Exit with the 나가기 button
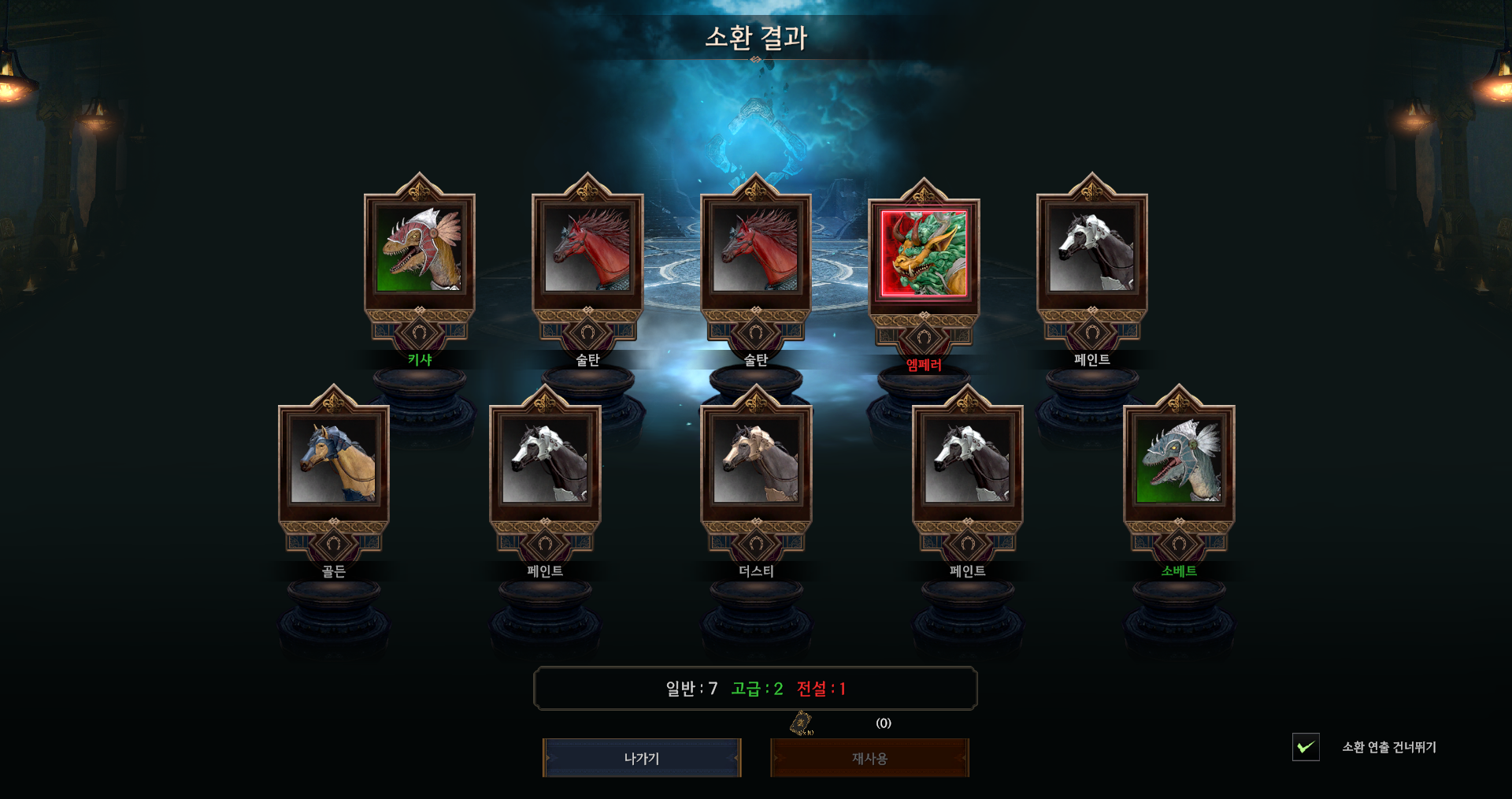Screen dimensions: 1512x799 pyautogui.click(x=642, y=758)
